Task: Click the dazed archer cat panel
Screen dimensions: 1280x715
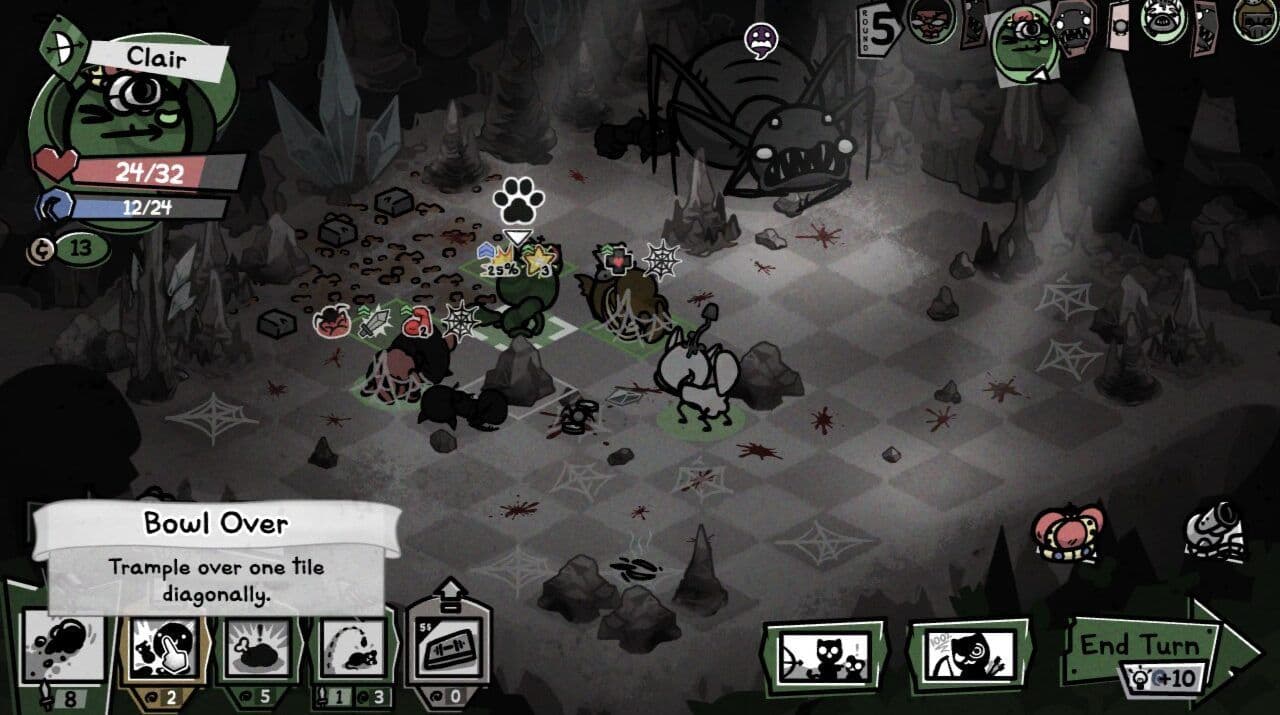Action: point(969,656)
